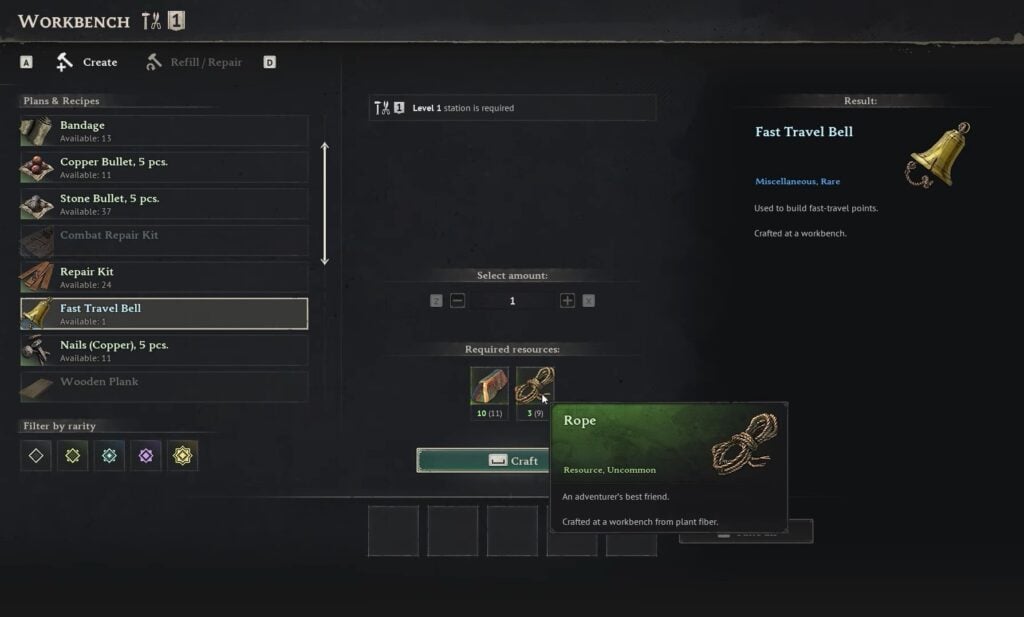Decrease craft amount with minus button

(458, 301)
